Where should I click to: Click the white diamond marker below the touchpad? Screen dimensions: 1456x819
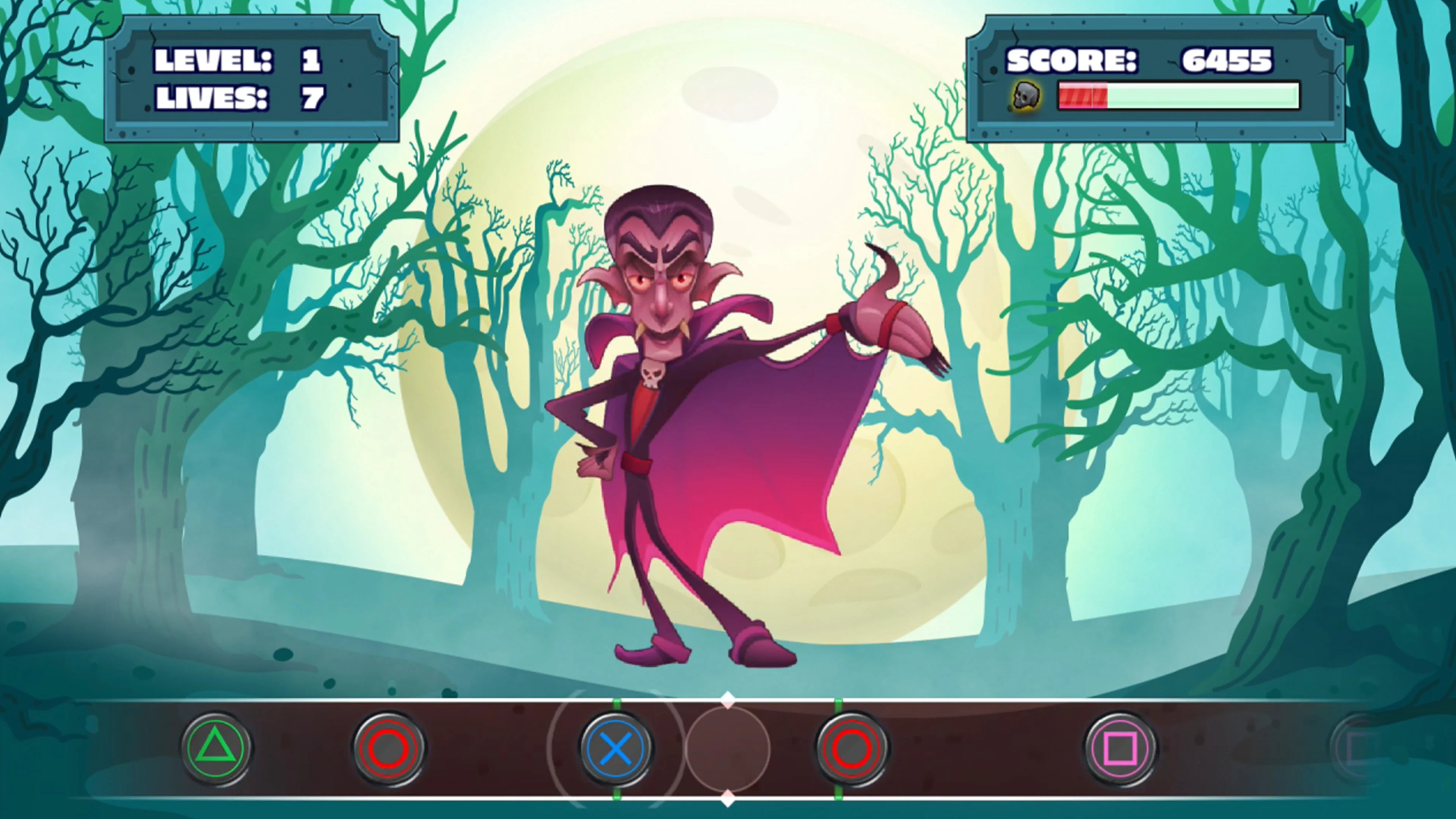(x=728, y=797)
